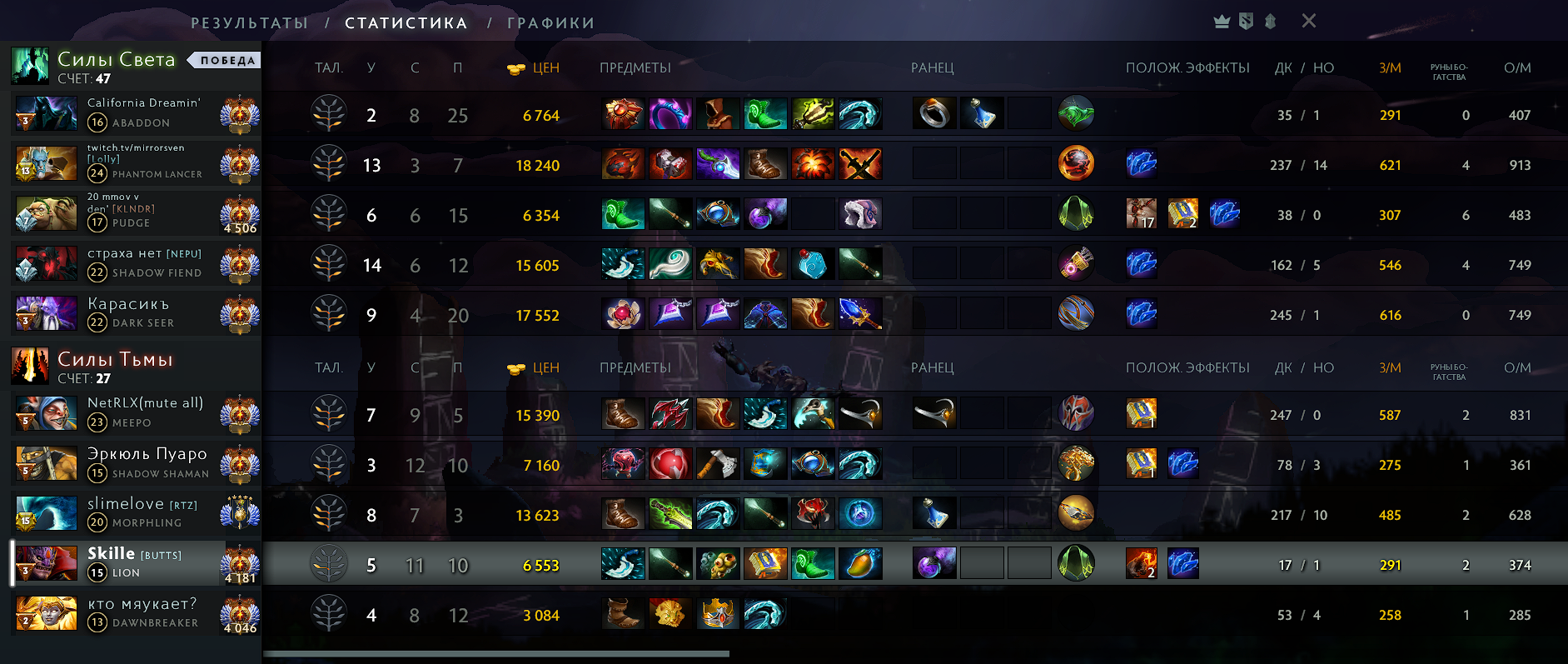Select the Skille Lion player row
This screenshot has height=664, width=1568.
(x=142, y=564)
